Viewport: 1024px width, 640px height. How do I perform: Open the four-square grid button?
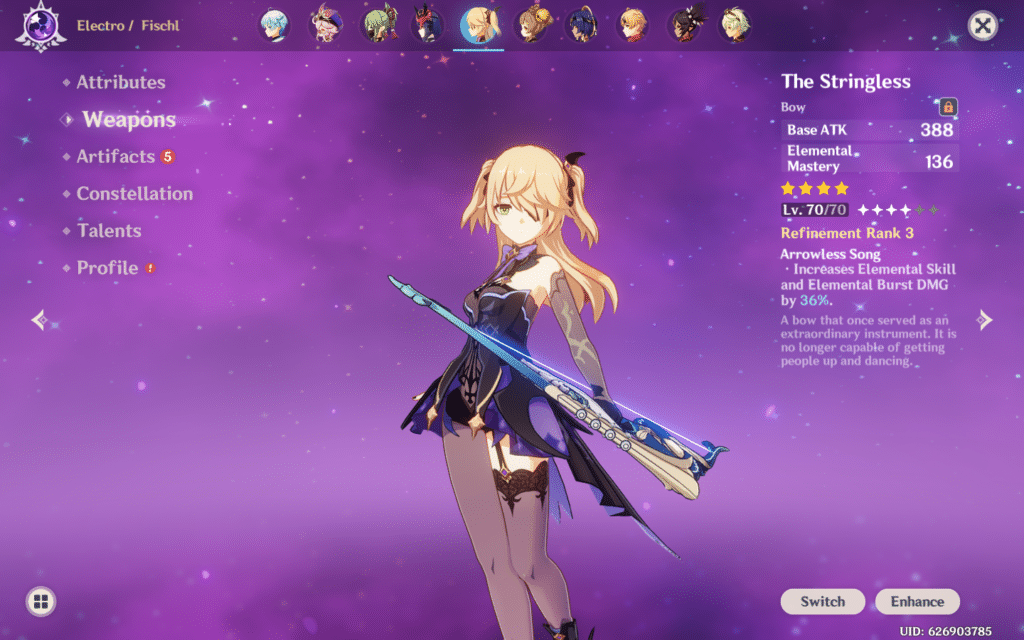(x=40, y=601)
